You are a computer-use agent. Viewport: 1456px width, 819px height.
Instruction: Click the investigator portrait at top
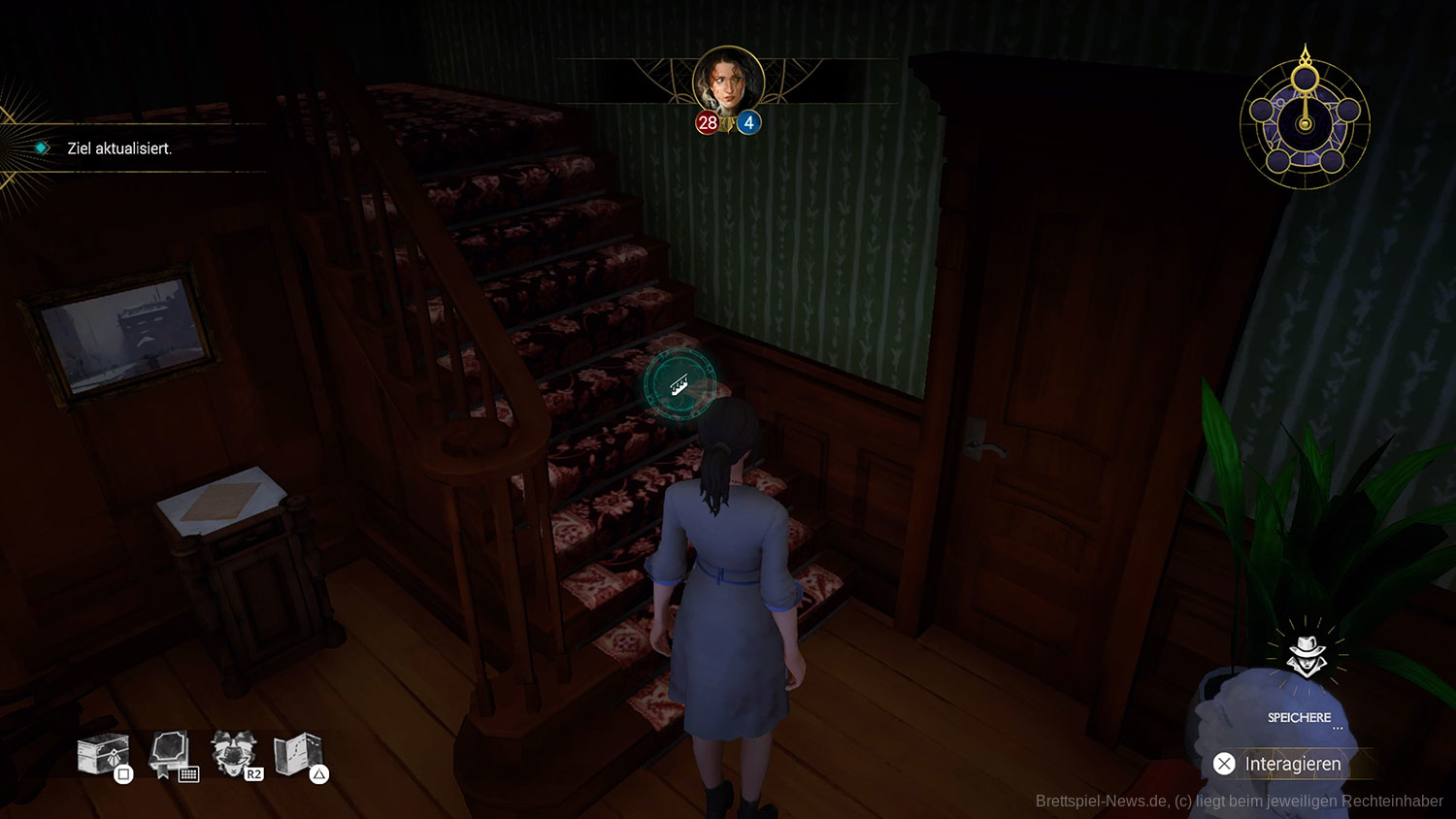click(728, 82)
